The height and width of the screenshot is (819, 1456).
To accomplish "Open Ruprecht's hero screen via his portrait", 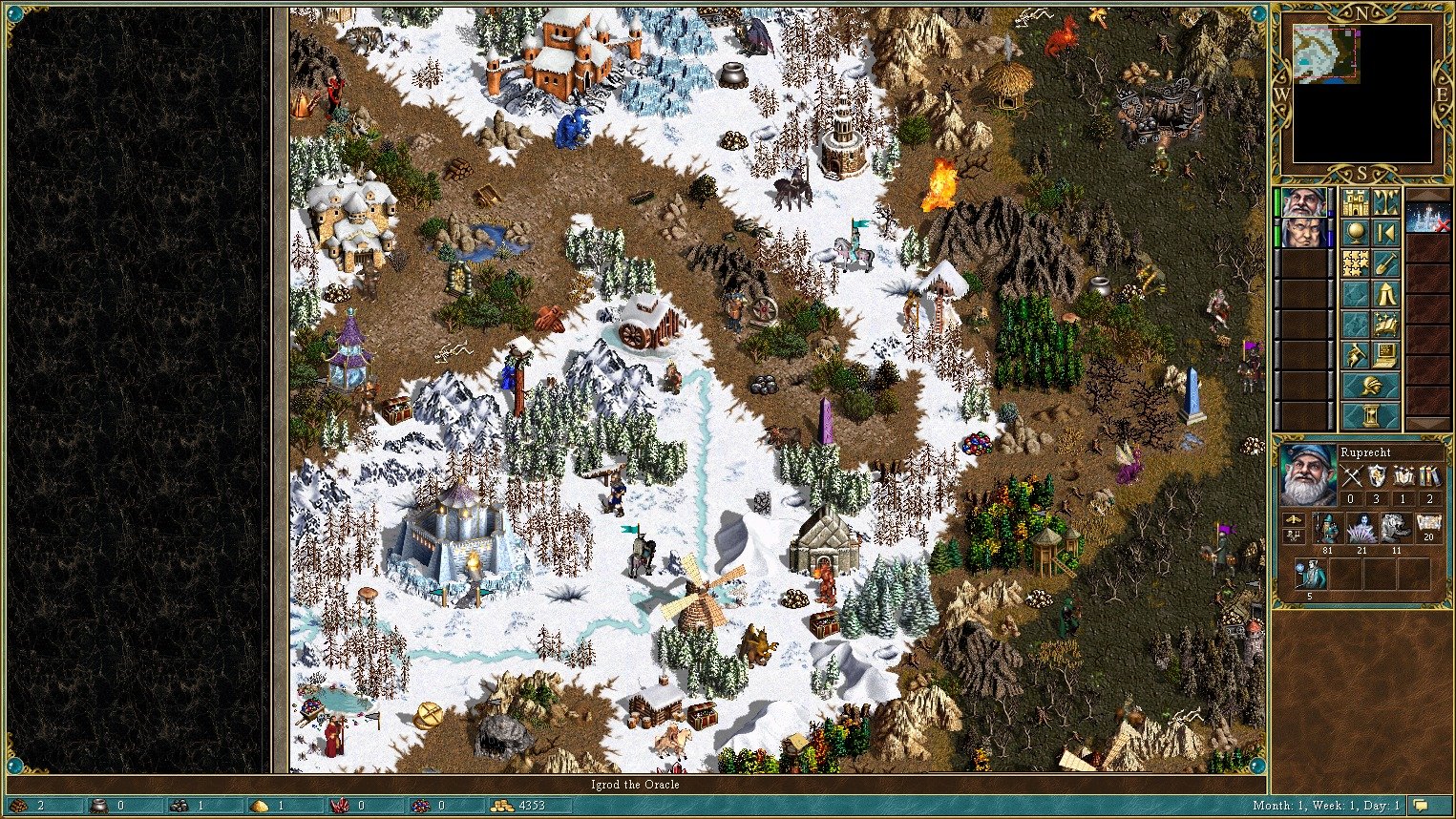I will pos(1309,475).
